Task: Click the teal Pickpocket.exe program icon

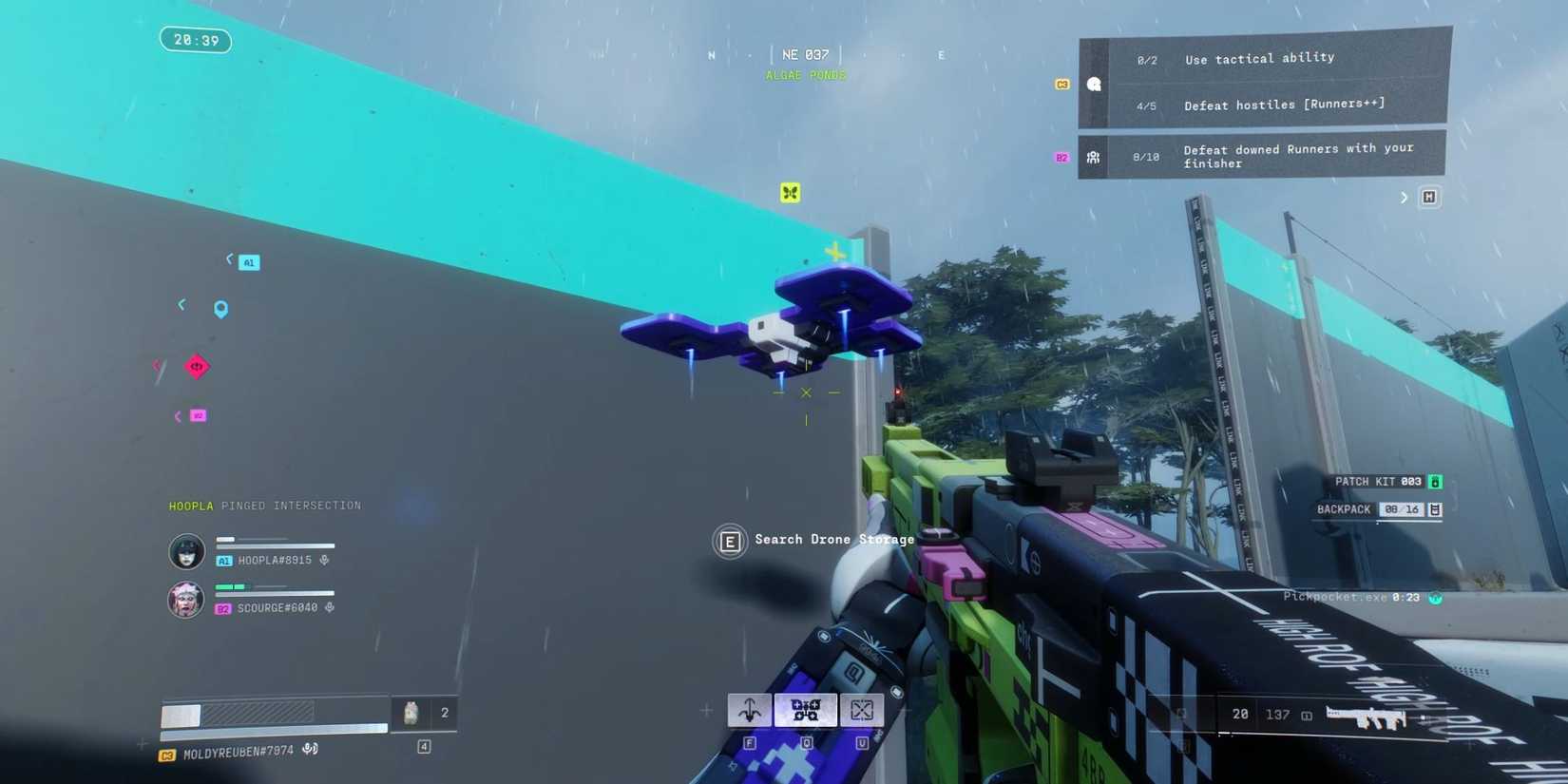Action: tap(1435, 598)
